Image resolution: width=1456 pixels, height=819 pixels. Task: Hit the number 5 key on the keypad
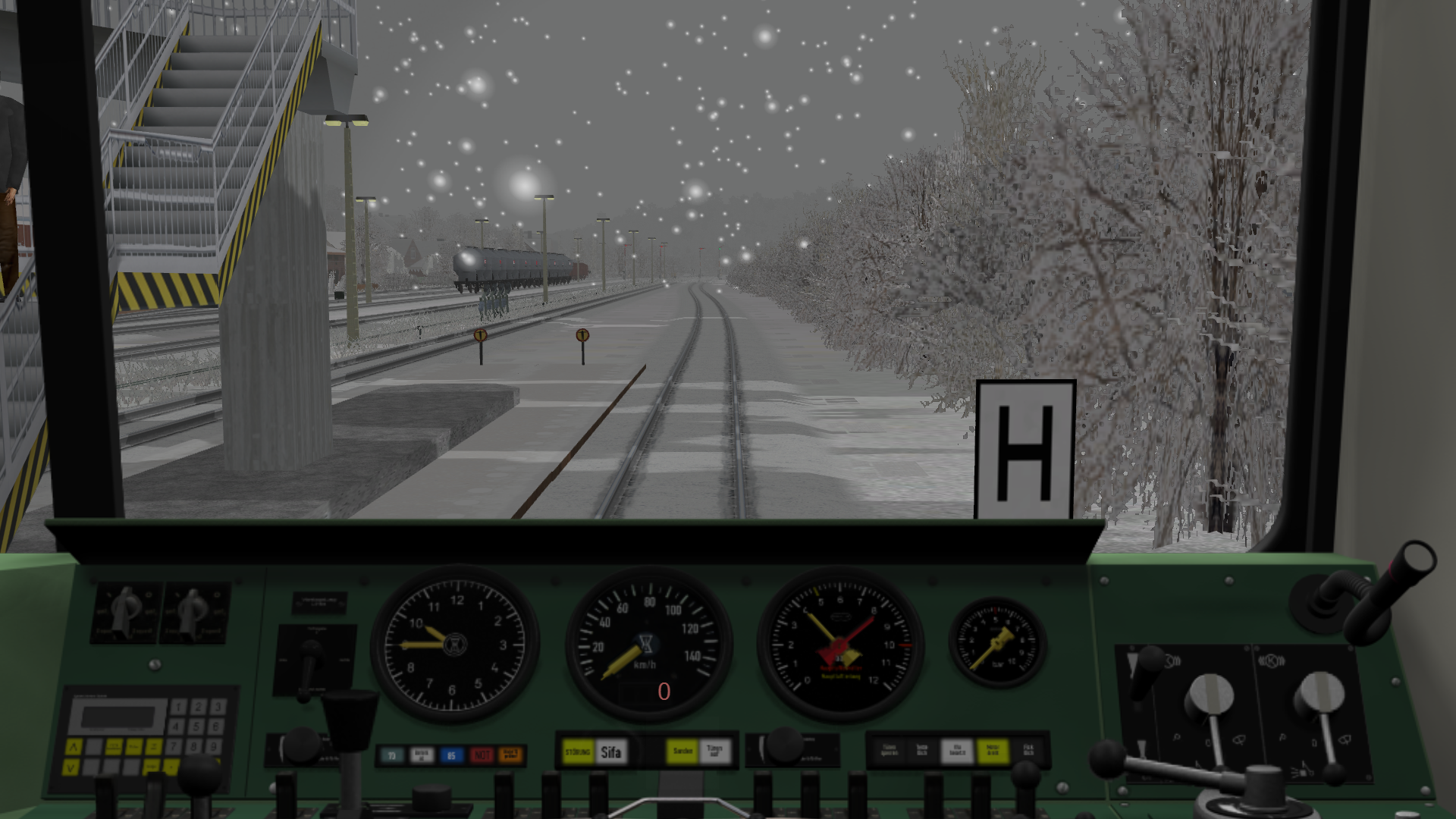pos(197,726)
